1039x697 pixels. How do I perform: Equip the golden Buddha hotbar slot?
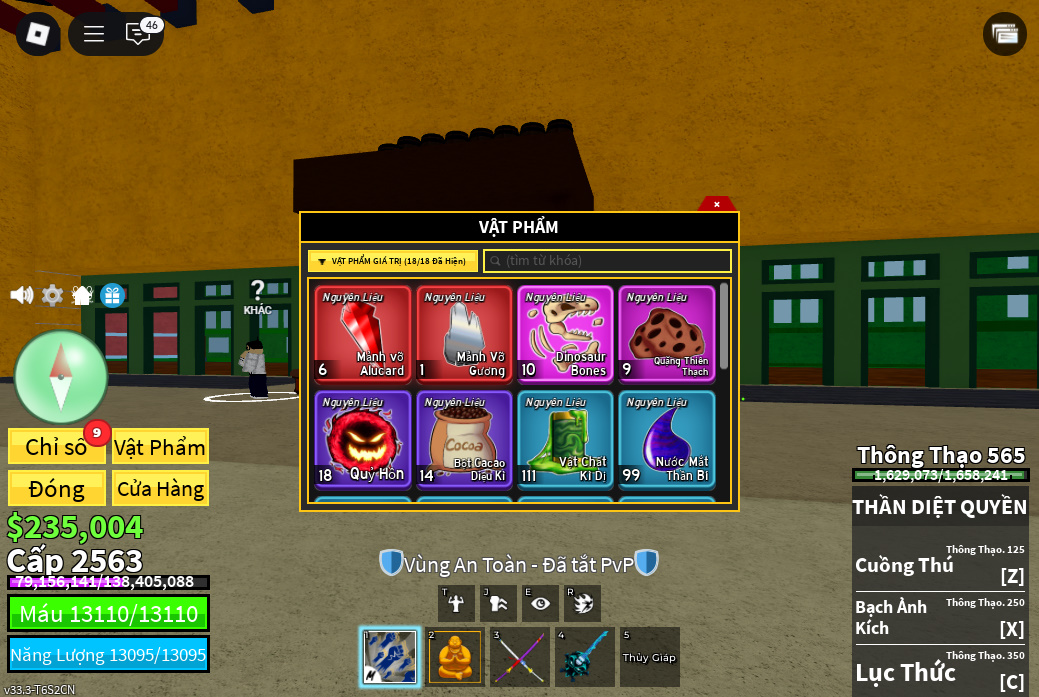455,657
